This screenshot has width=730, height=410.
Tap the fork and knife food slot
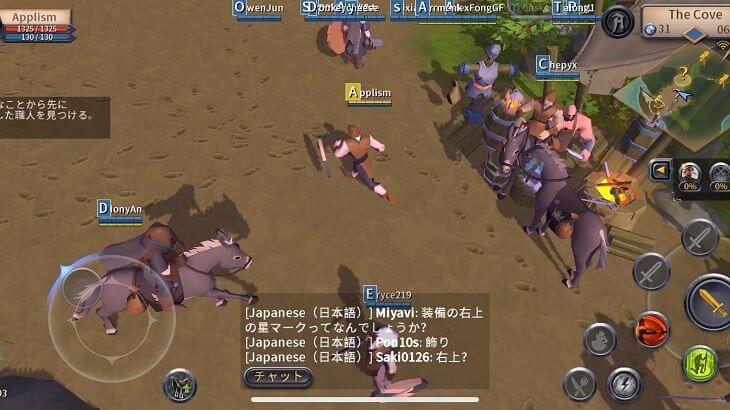coord(579,383)
